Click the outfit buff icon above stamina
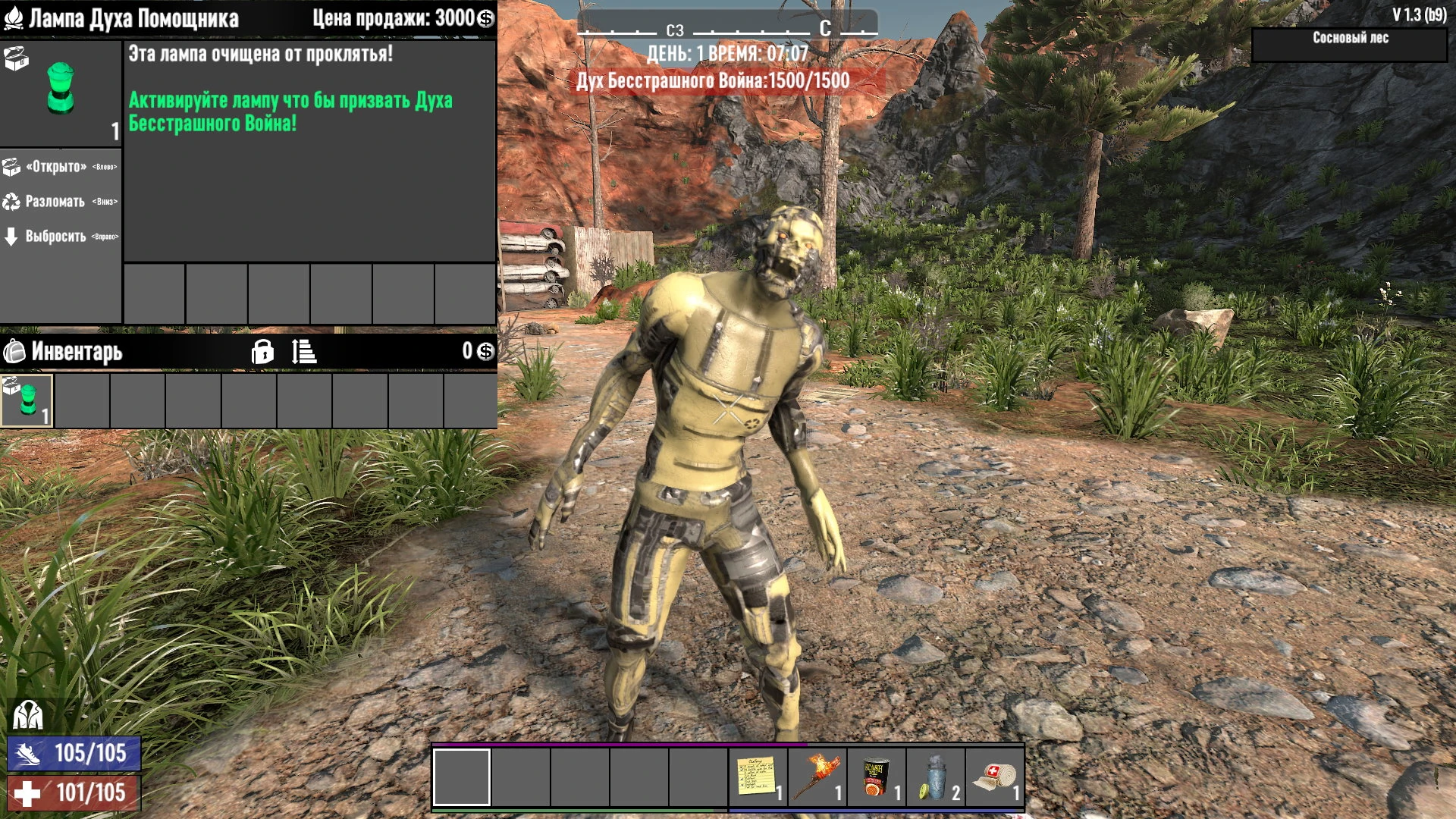1456x819 pixels. (28, 715)
